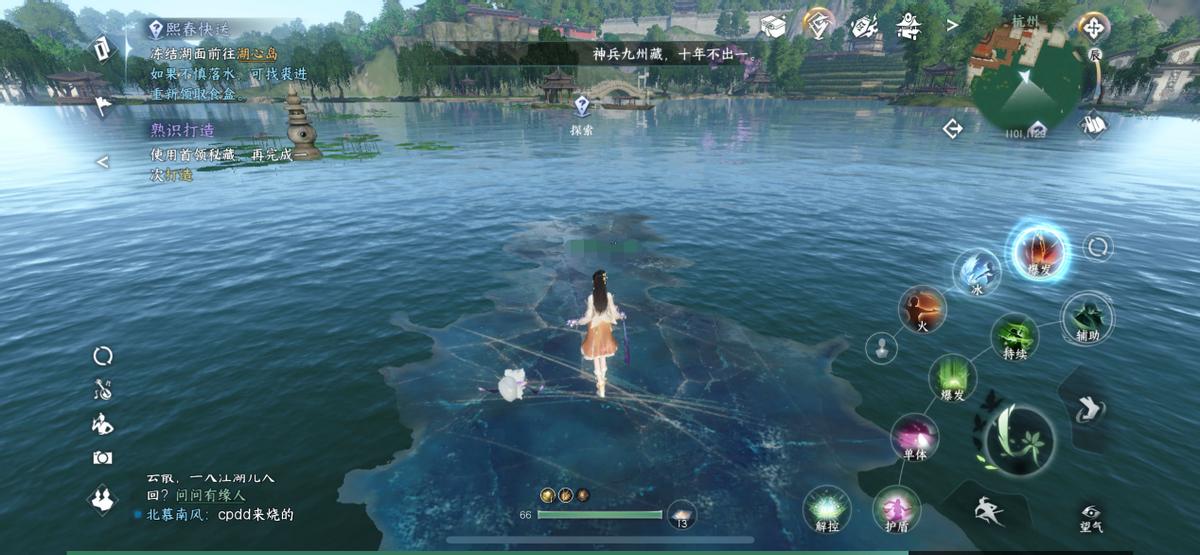Image resolution: width=1200 pixels, height=555 pixels.
Task: Expand the top icon row arrow
Action: [x=952, y=24]
